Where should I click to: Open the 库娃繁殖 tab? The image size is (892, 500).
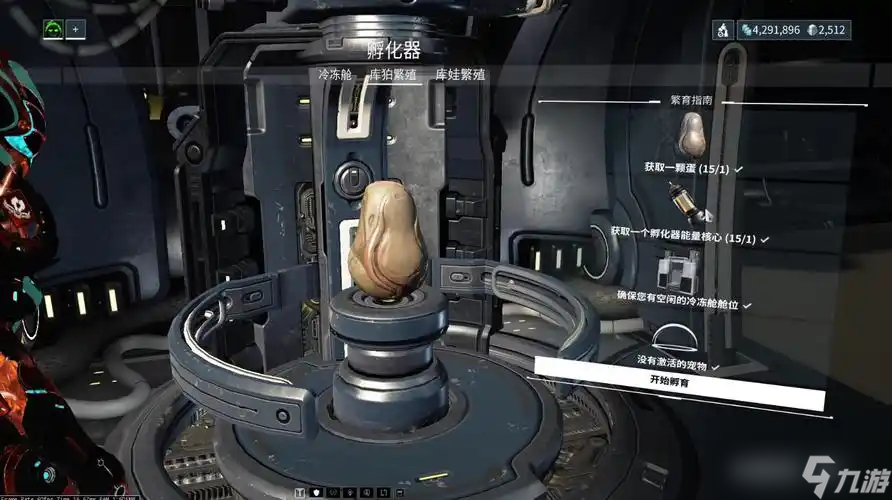[x=459, y=75]
